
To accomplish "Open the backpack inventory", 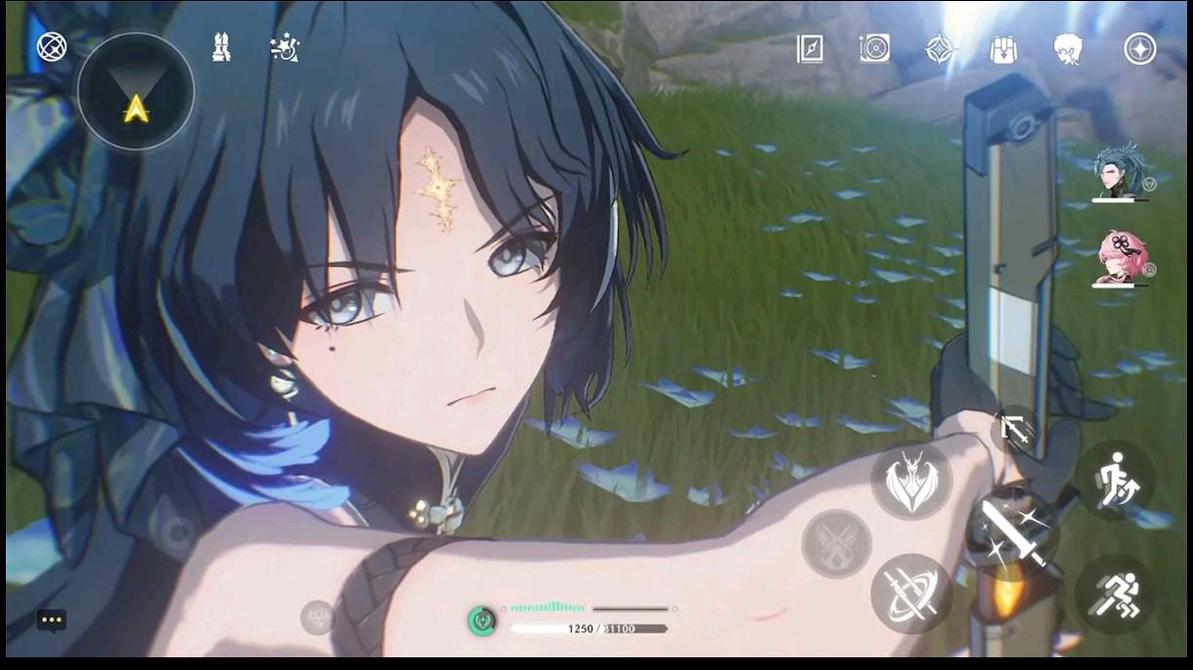I will click(1003, 49).
